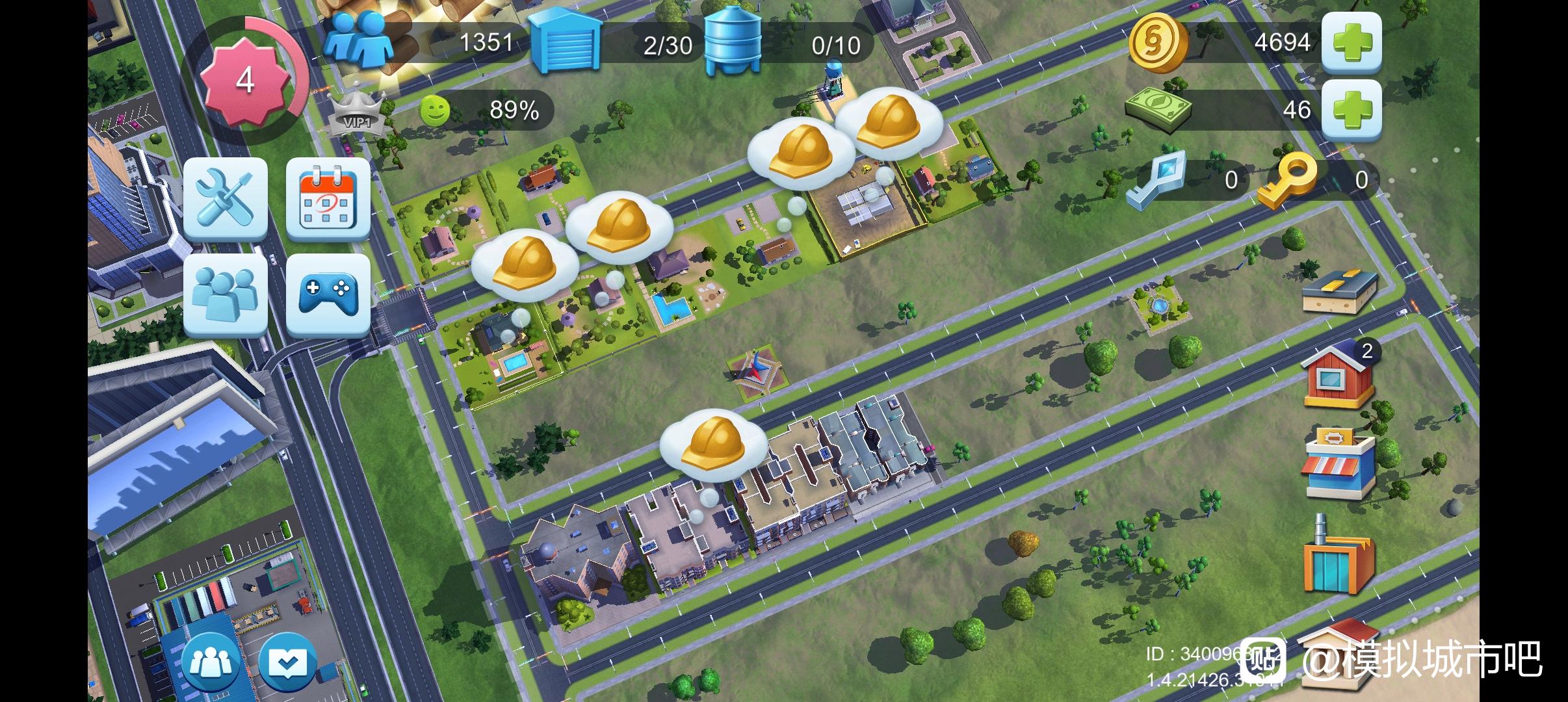Screen dimensions: 1568x702
Task: Tap the round blue heart-message button
Action: (x=287, y=662)
